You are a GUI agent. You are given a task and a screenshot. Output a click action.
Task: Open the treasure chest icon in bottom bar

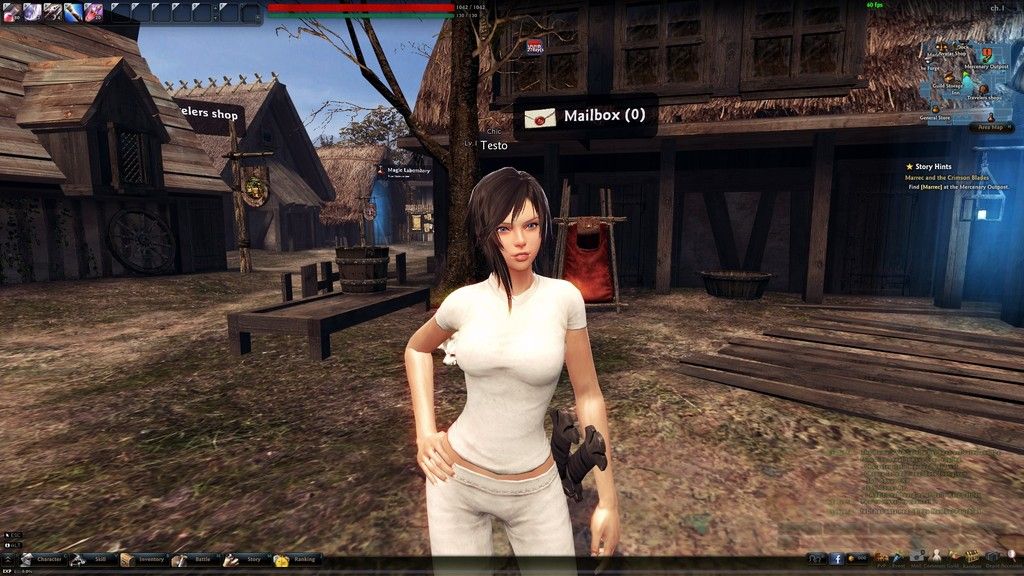(x=971, y=556)
